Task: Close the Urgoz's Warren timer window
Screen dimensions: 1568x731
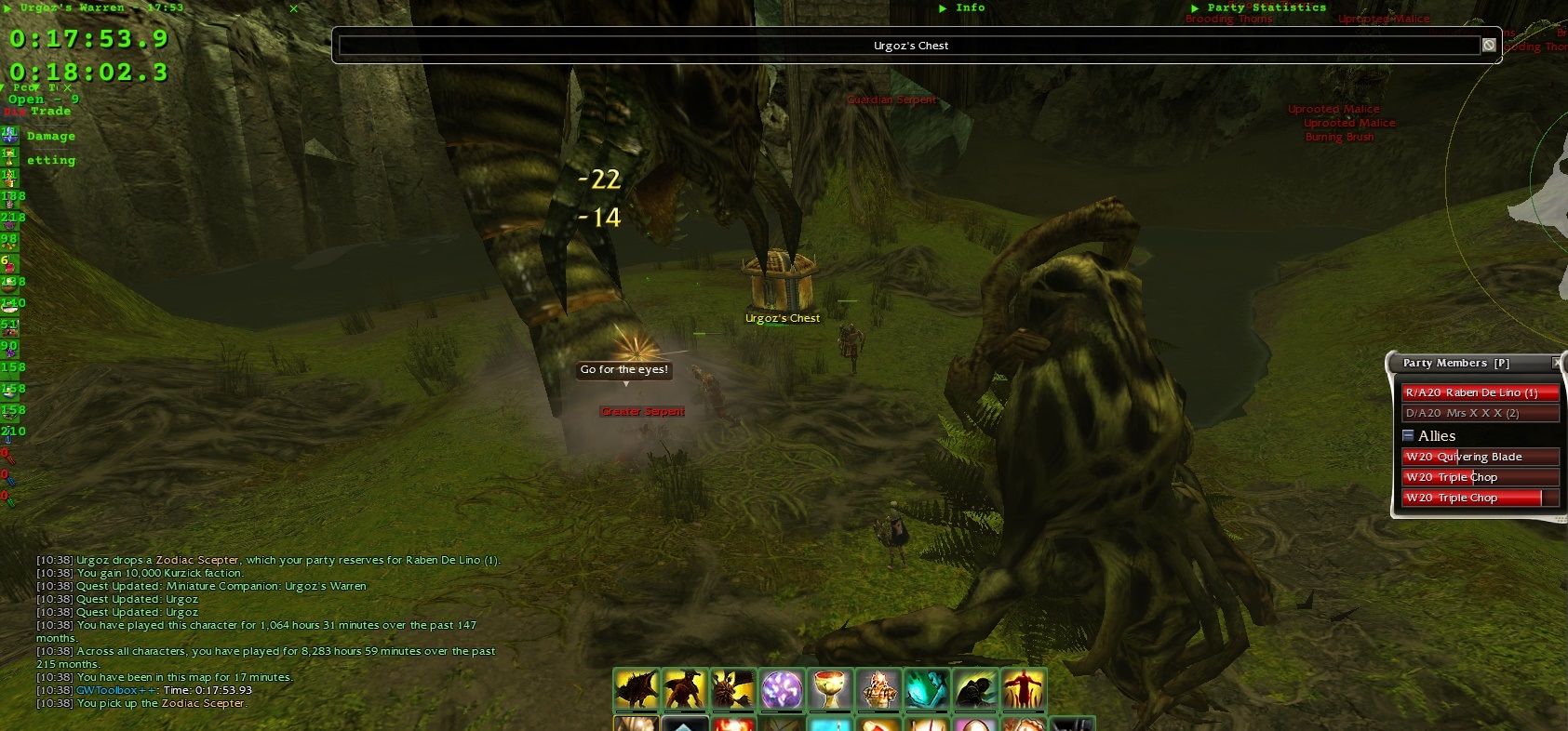Action: tap(294, 8)
